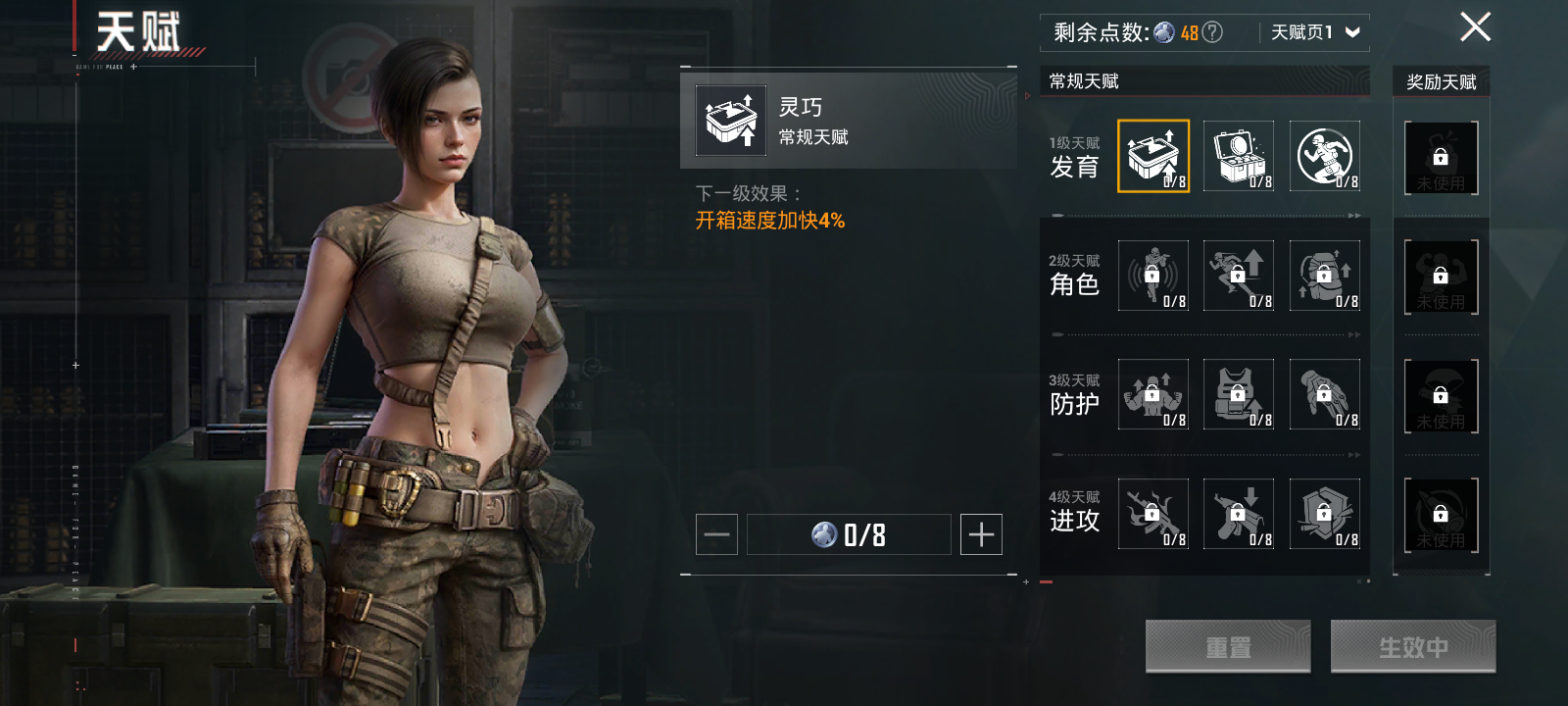Viewport: 1568px width, 706px height.
Task: Choose the level 1 supply box talent
Action: pyautogui.click(x=1239, y=156)
